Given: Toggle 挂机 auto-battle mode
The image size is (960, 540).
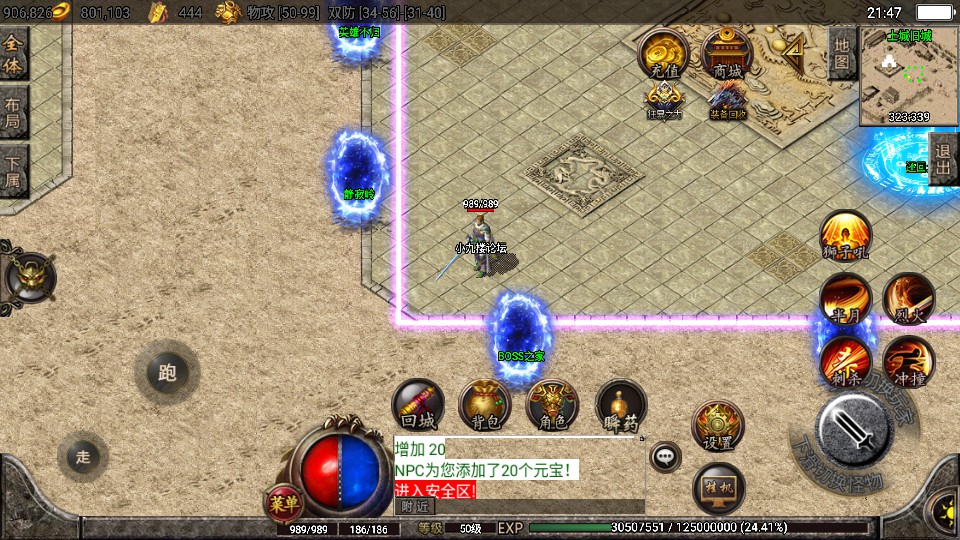Looking at the screenshot, I should coord(718,488).
